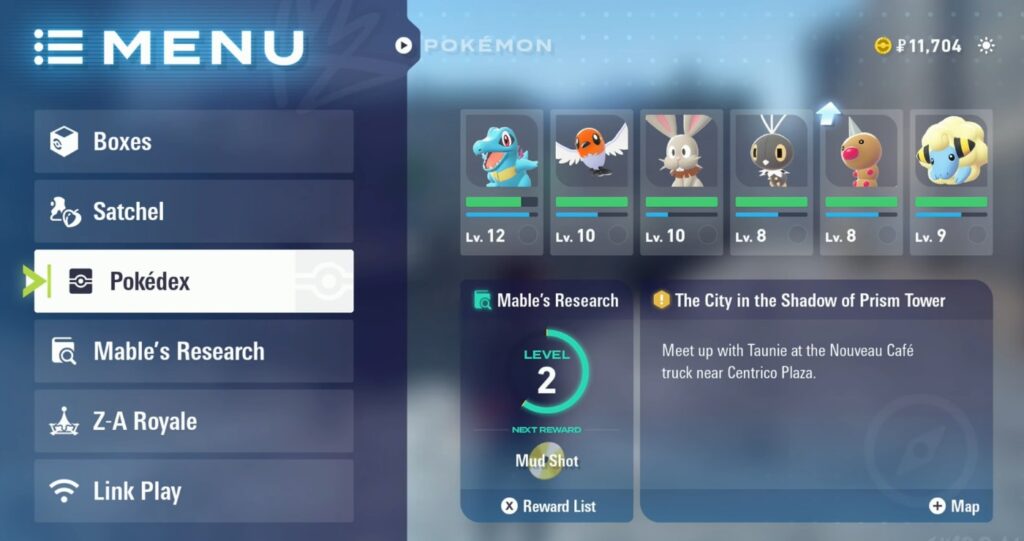Choose the Pokédex menu option

pyautogui.click(x=194, y=282)
